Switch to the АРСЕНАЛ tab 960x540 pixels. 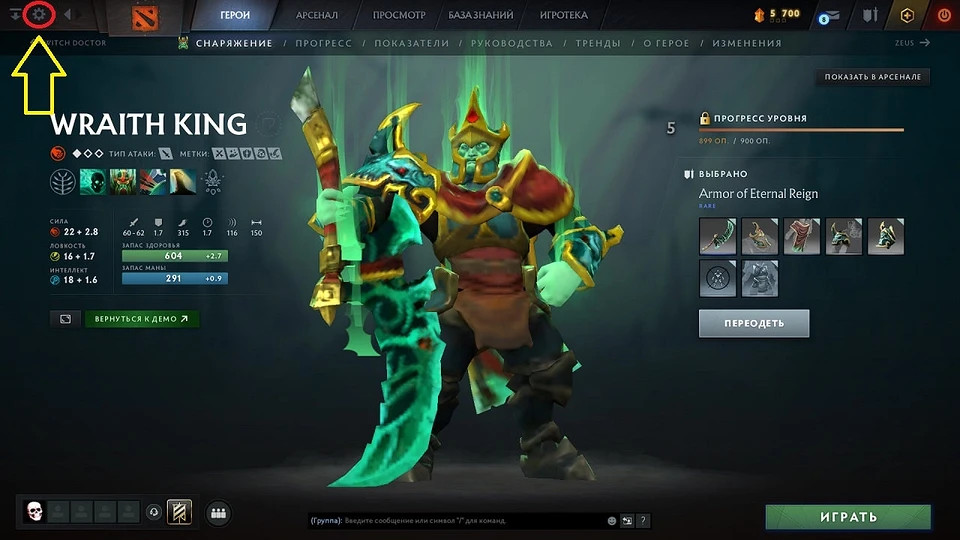pos(317,16)
